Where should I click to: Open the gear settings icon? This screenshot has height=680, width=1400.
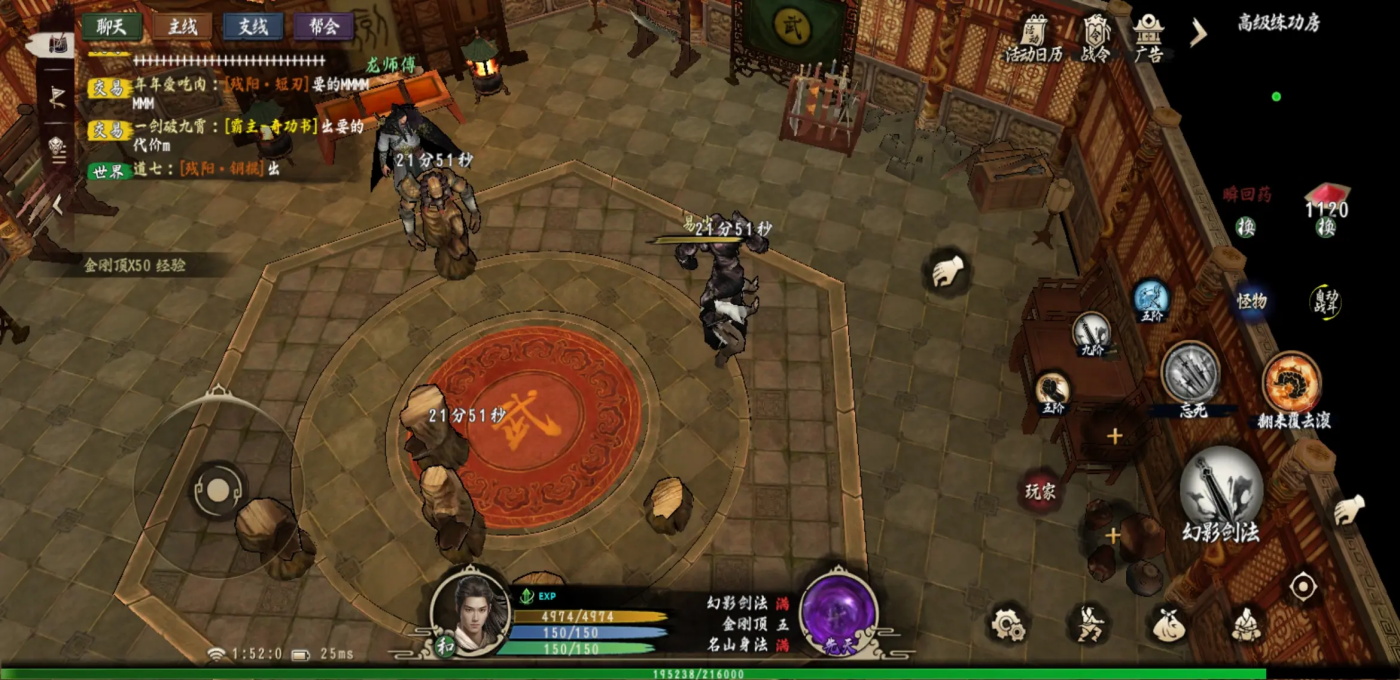tap(1008, 624)
